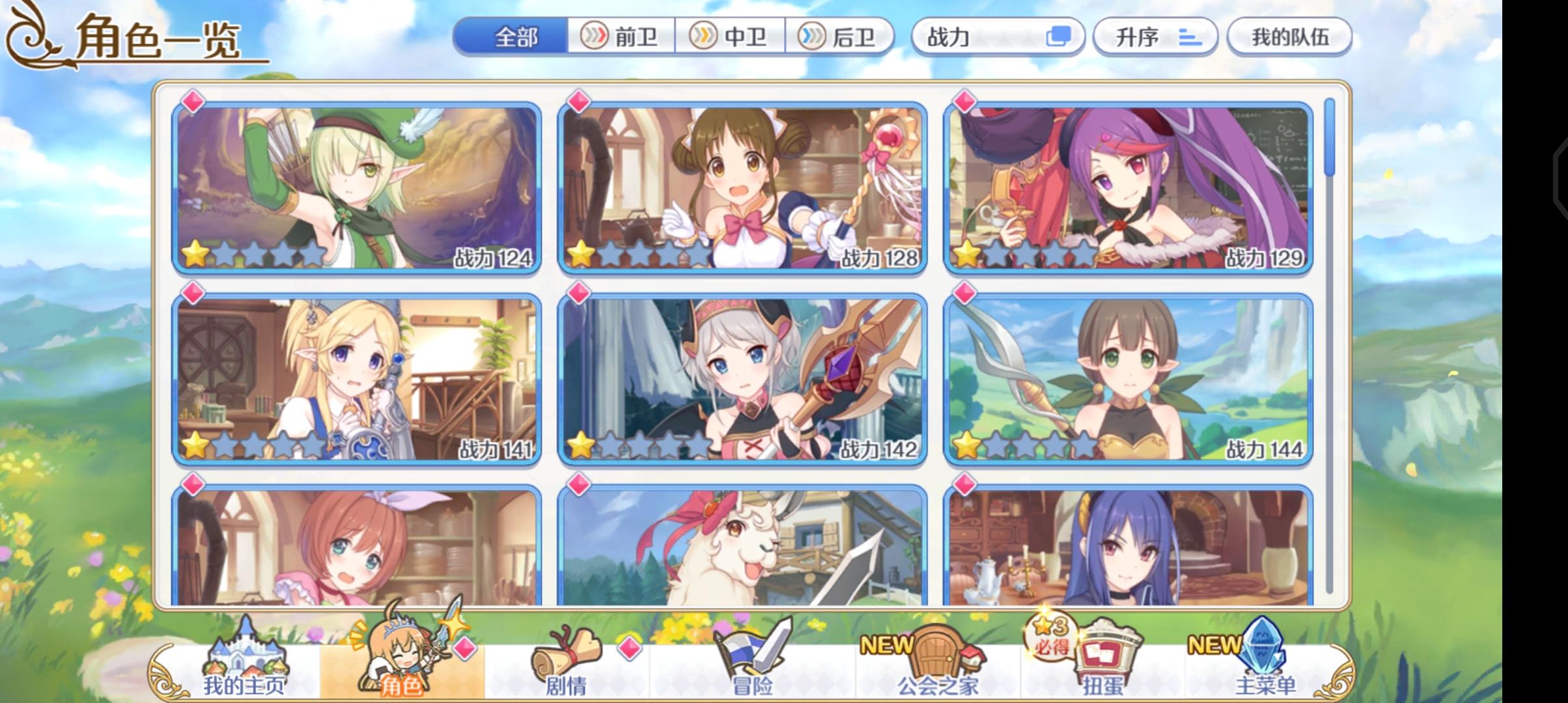
Task: Switch sorting to 升序 ascending order
Action: (x=1156, y=38)
